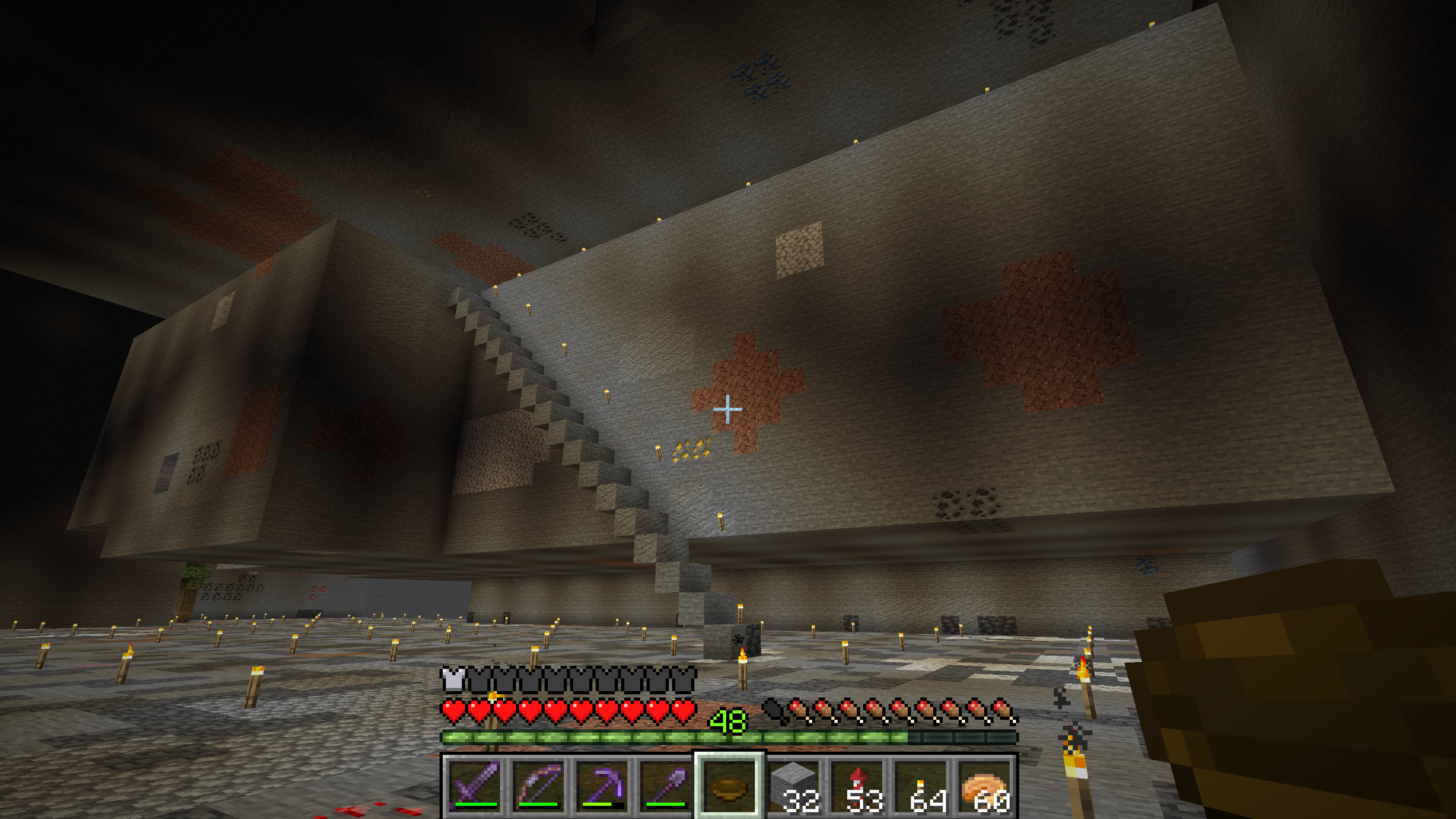
Task: Choose the enchanted bow slot
Action: [x=539, y=786]
